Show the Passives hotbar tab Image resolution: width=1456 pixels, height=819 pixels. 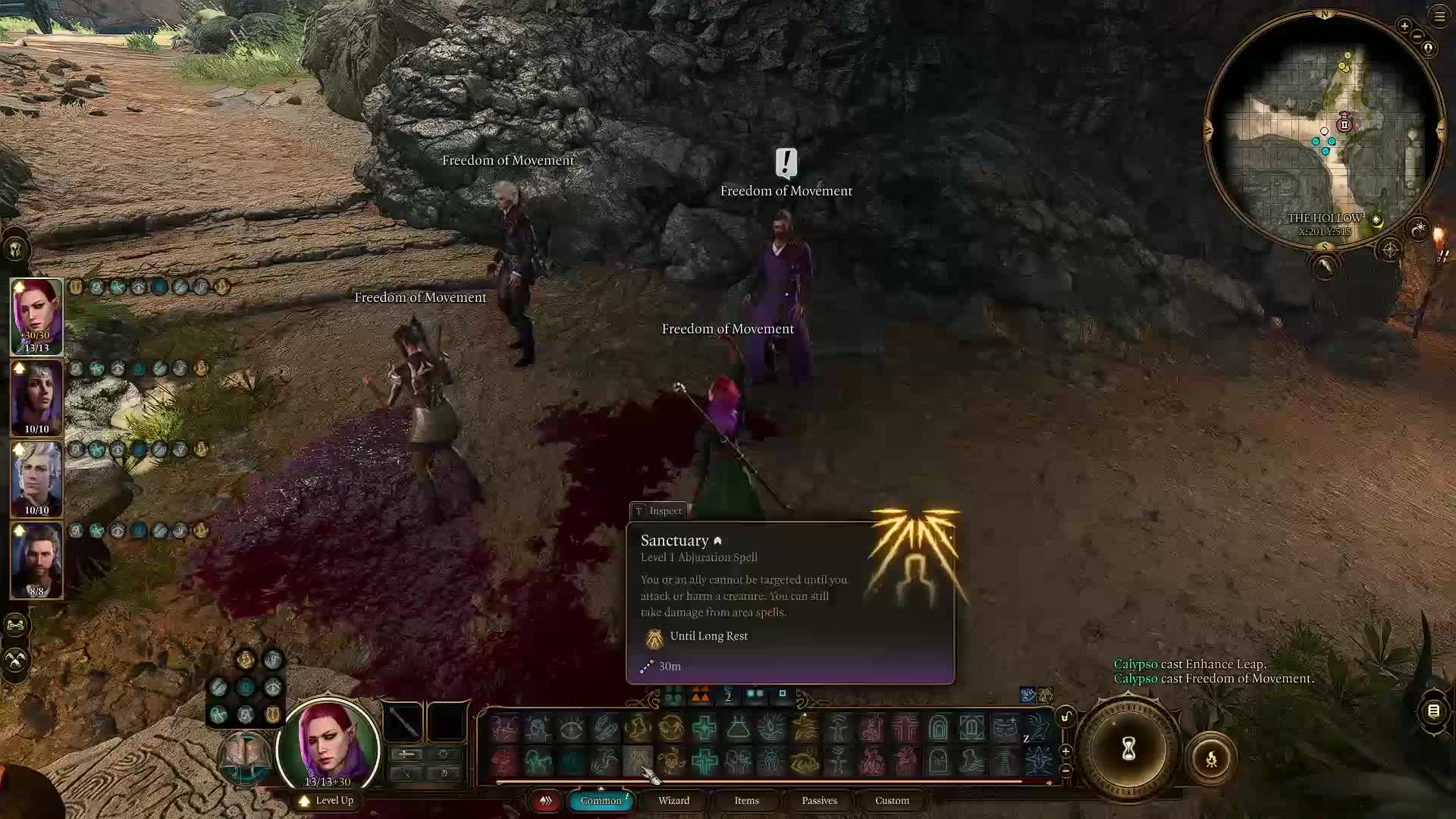819,801
